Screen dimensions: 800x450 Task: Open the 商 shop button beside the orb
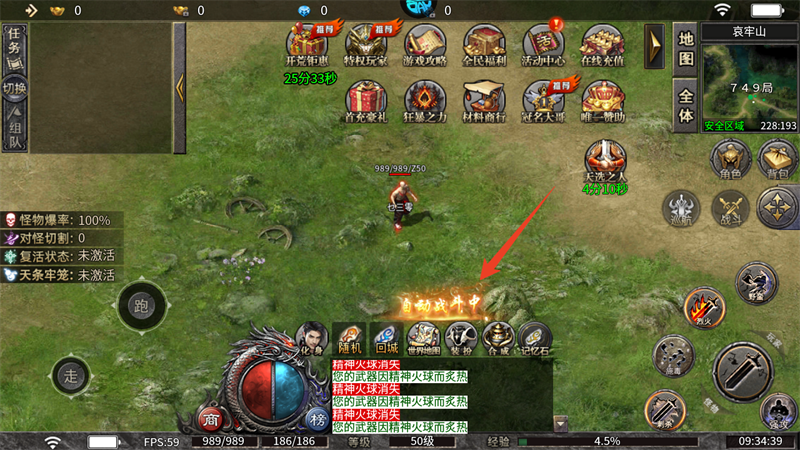coord(211,418)
